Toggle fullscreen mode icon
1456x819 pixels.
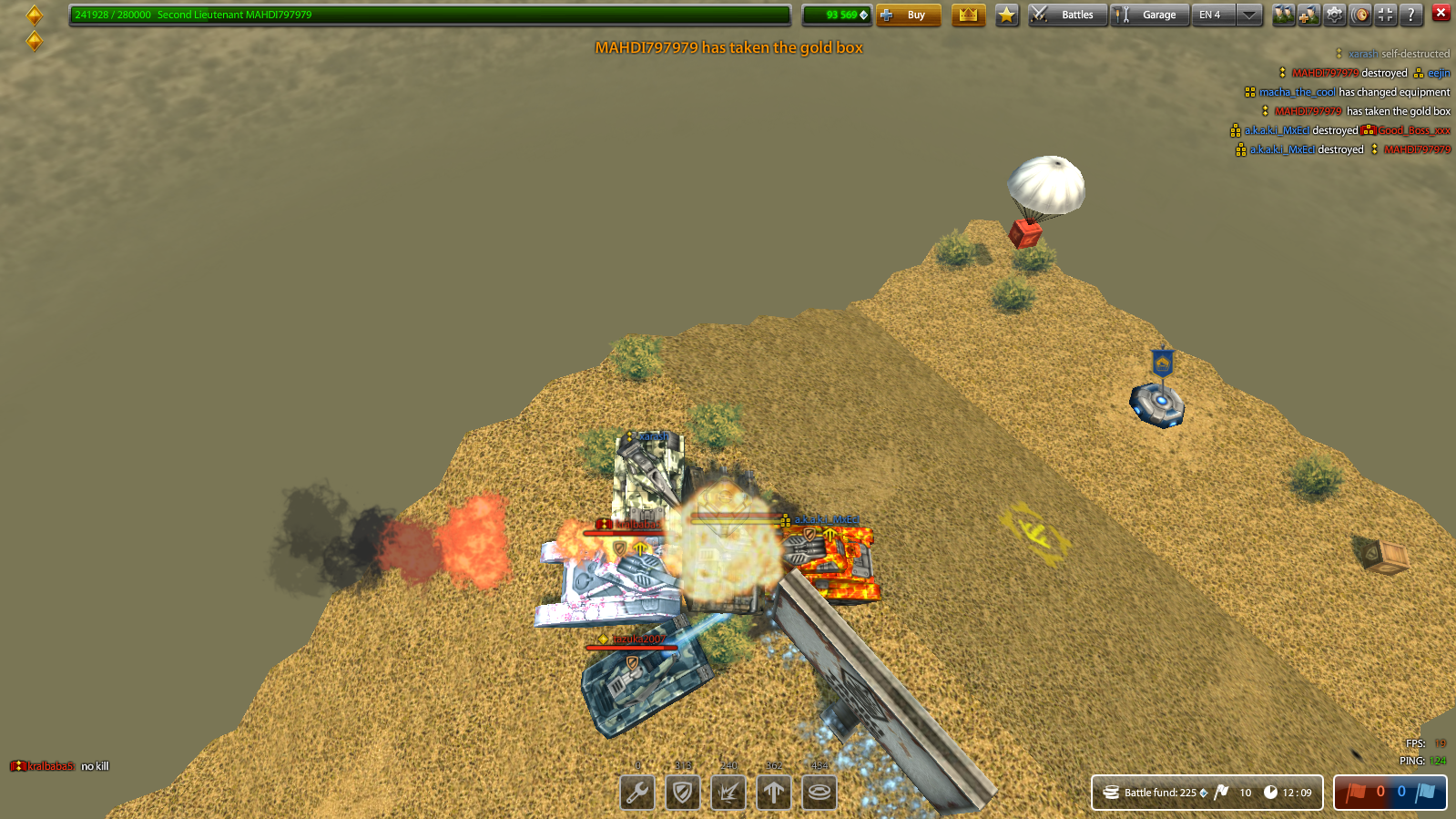tap(1385, 15)
